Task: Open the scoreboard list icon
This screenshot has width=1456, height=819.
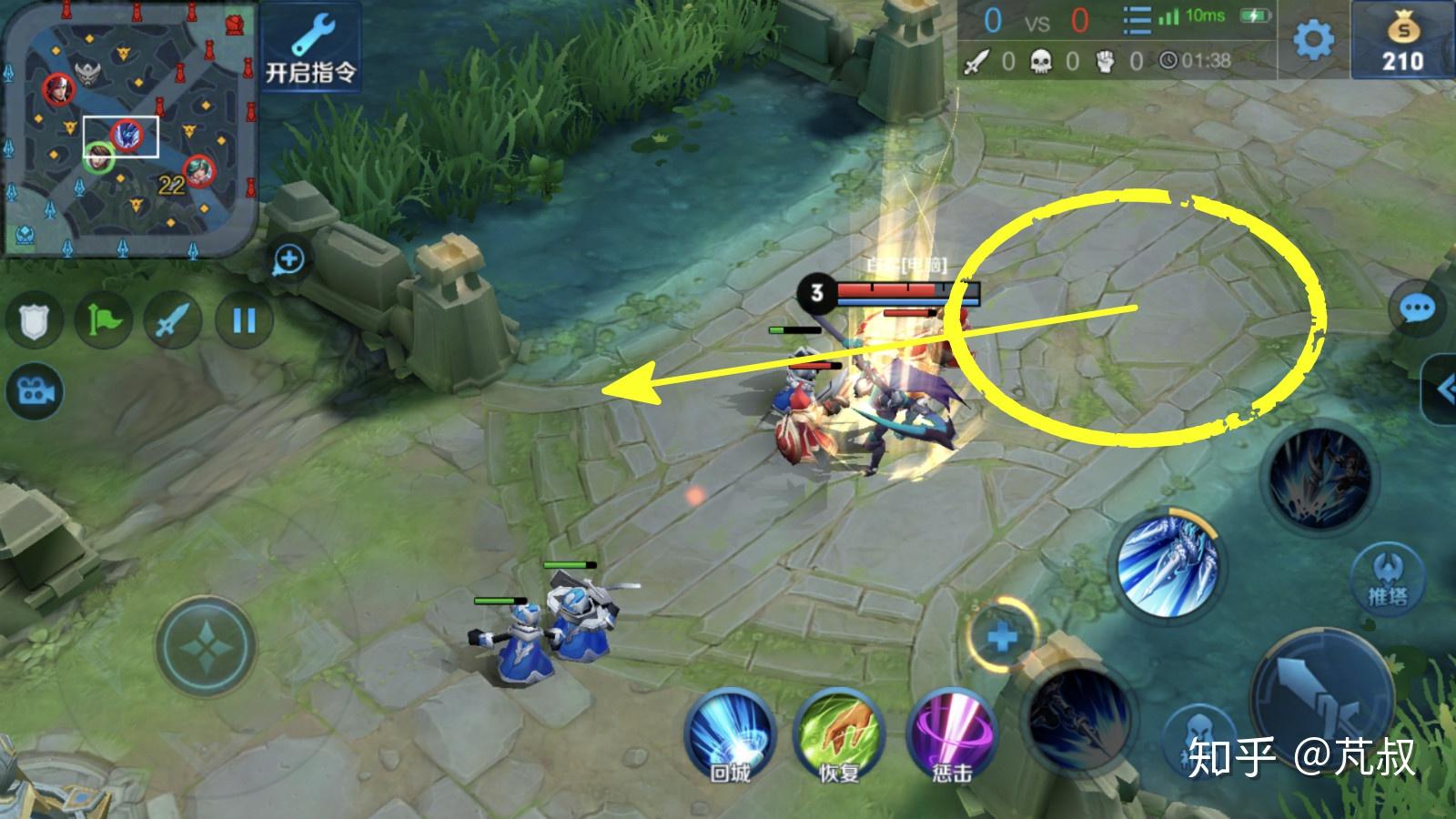Action: tap(1137, 20)
